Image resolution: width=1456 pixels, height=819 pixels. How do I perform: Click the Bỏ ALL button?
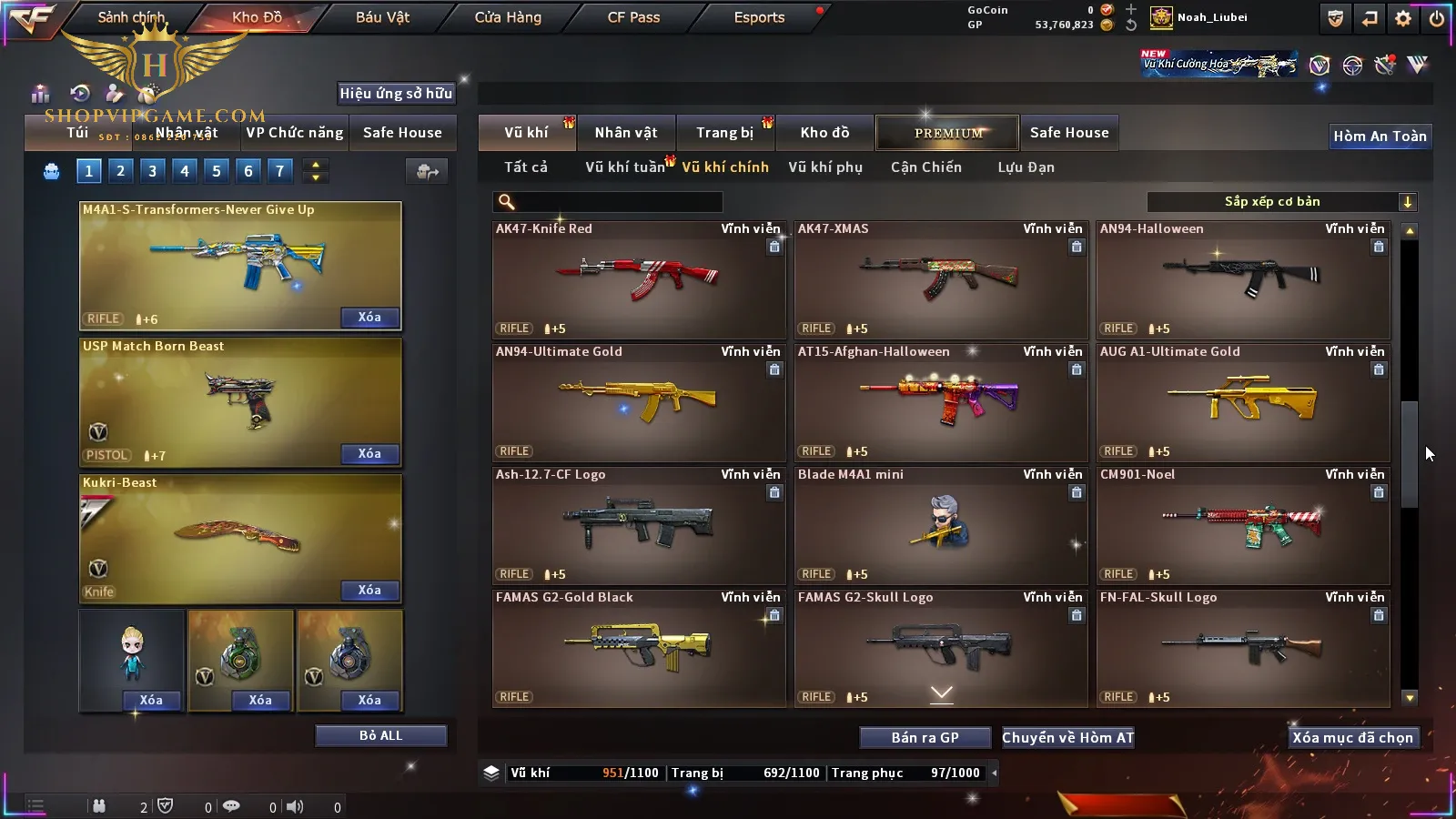380,735
